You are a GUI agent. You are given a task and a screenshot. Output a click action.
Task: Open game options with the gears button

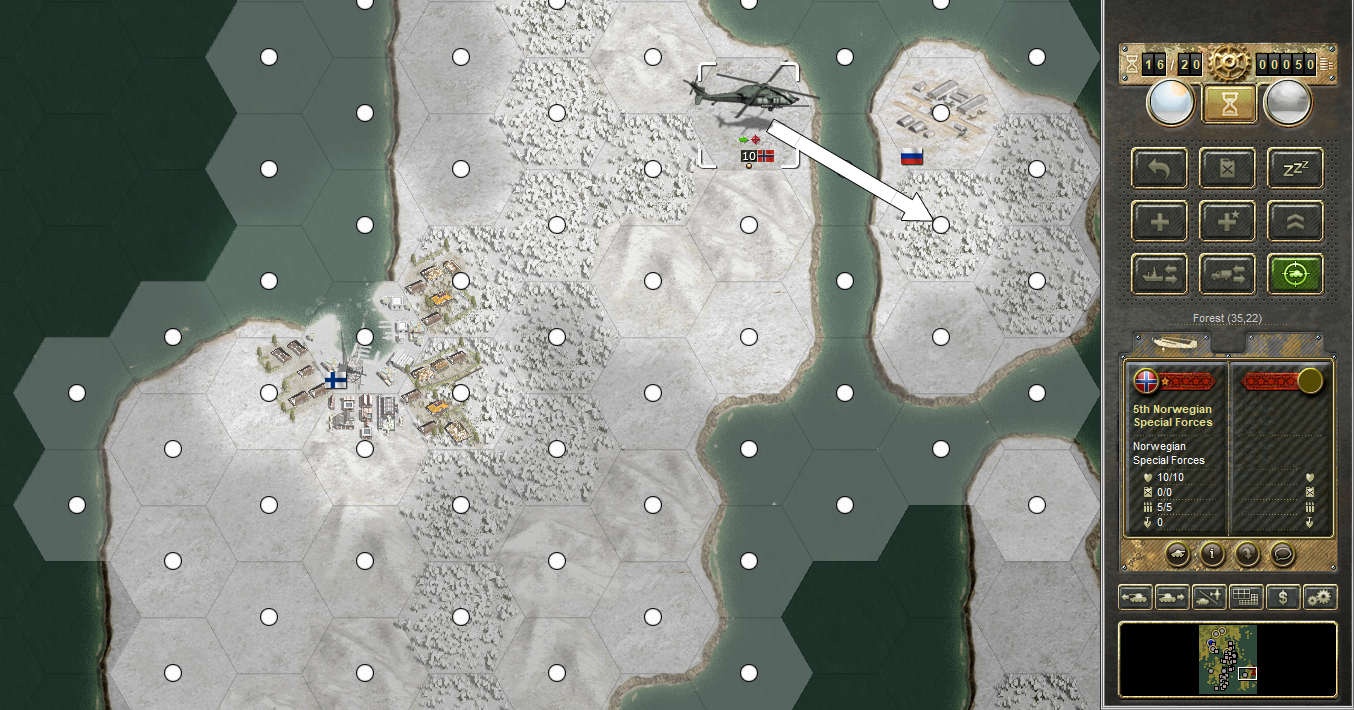coord(1320,598)
